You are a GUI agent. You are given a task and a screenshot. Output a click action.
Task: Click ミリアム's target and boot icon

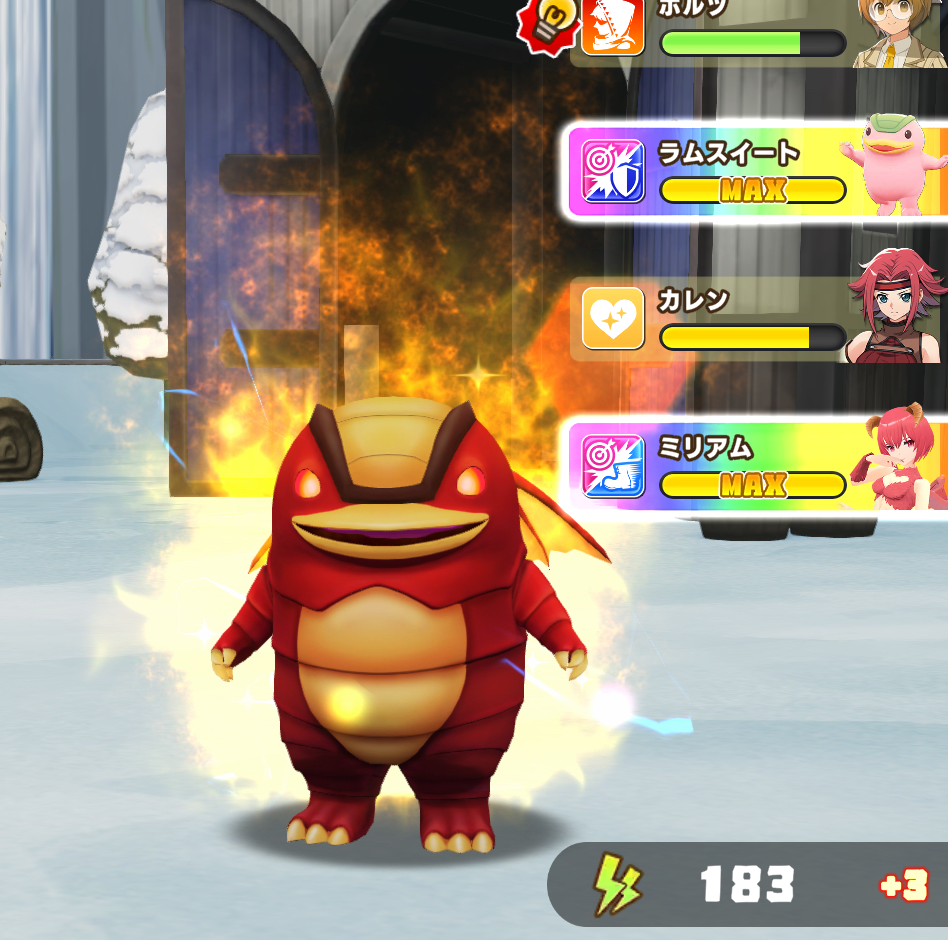[613, 467]
